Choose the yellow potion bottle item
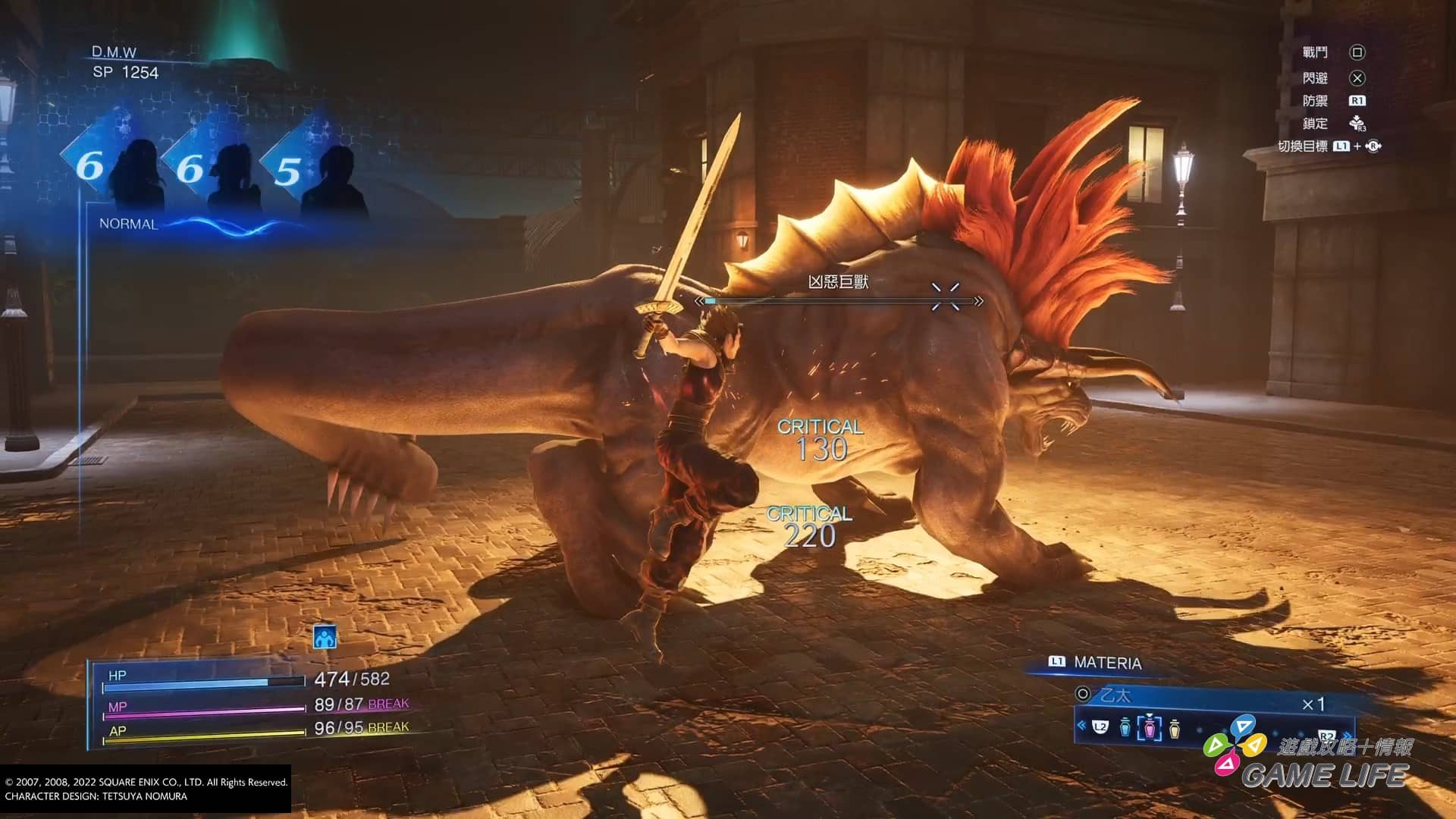The image size is (1456, 819). point(1175,728)
